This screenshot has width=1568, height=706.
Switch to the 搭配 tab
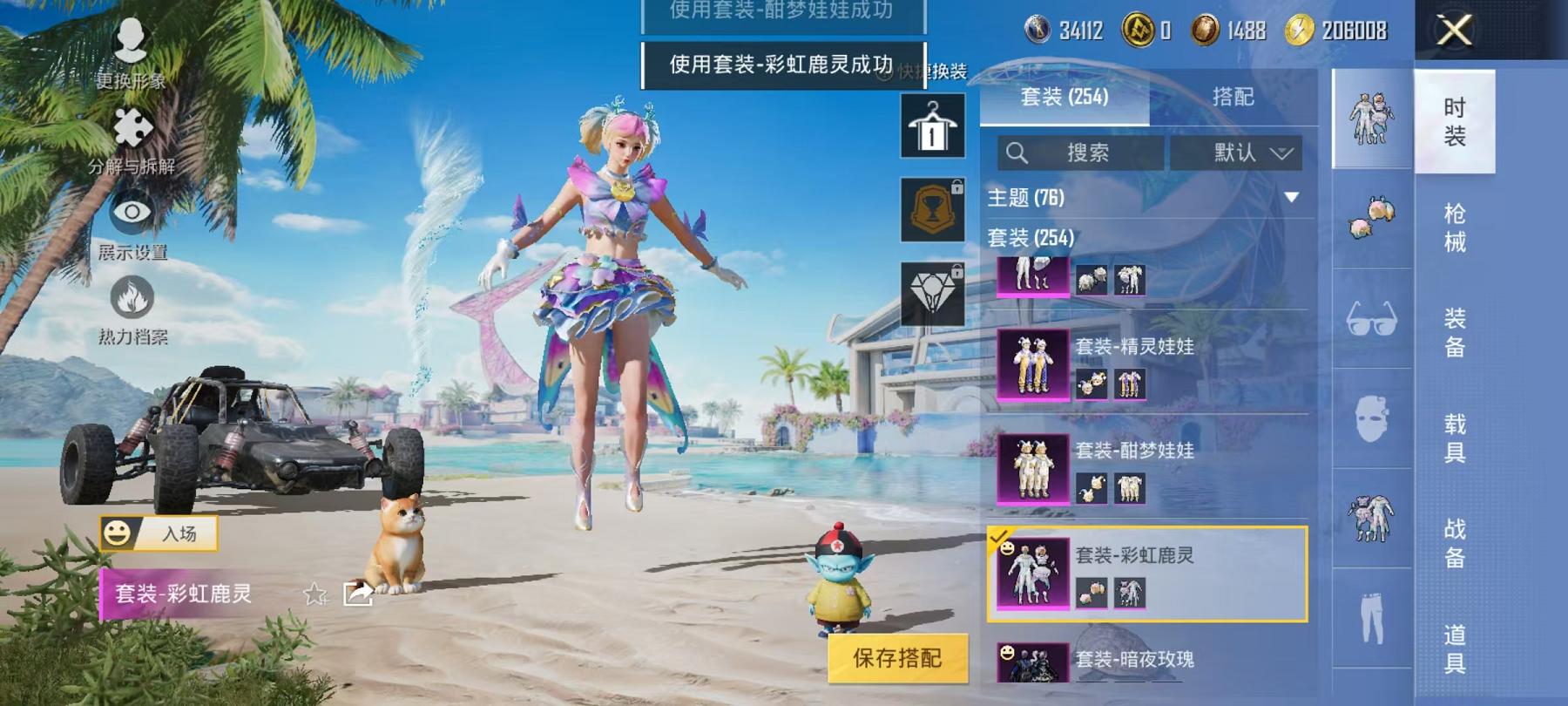coord(1233,98)
